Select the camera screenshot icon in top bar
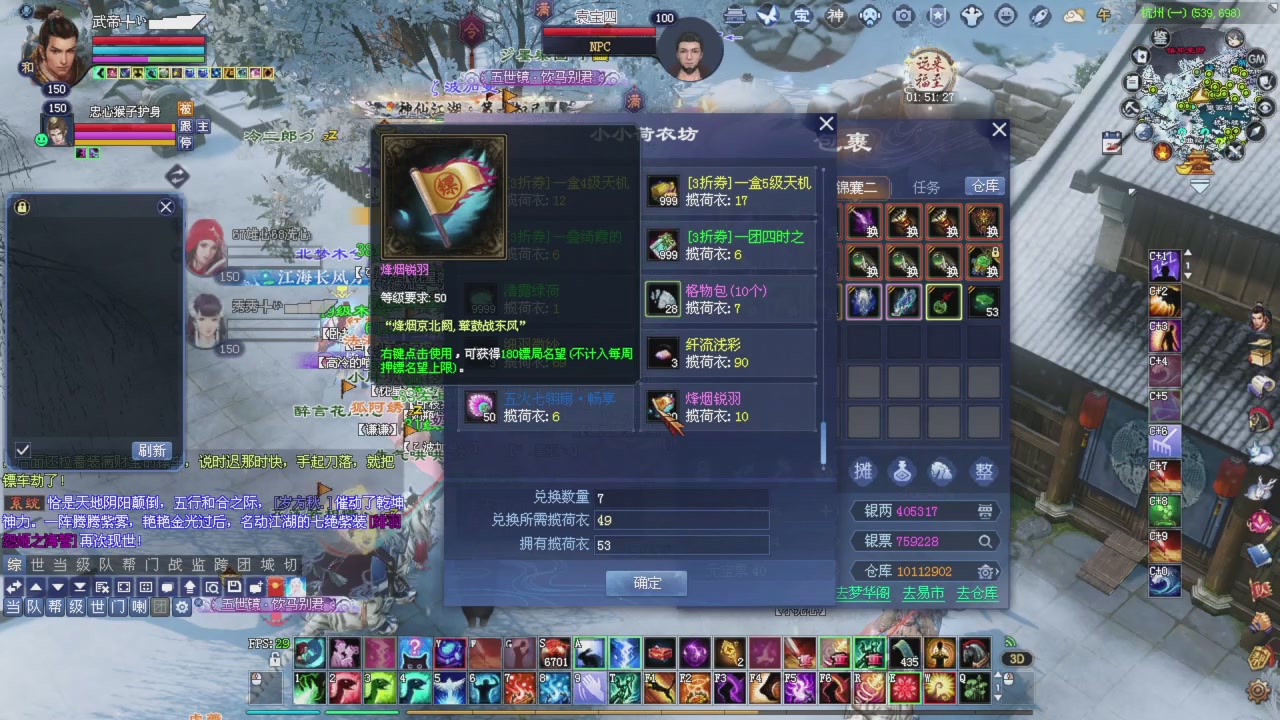This screenshot has height=720, width=1280. [x=903, y=17]
